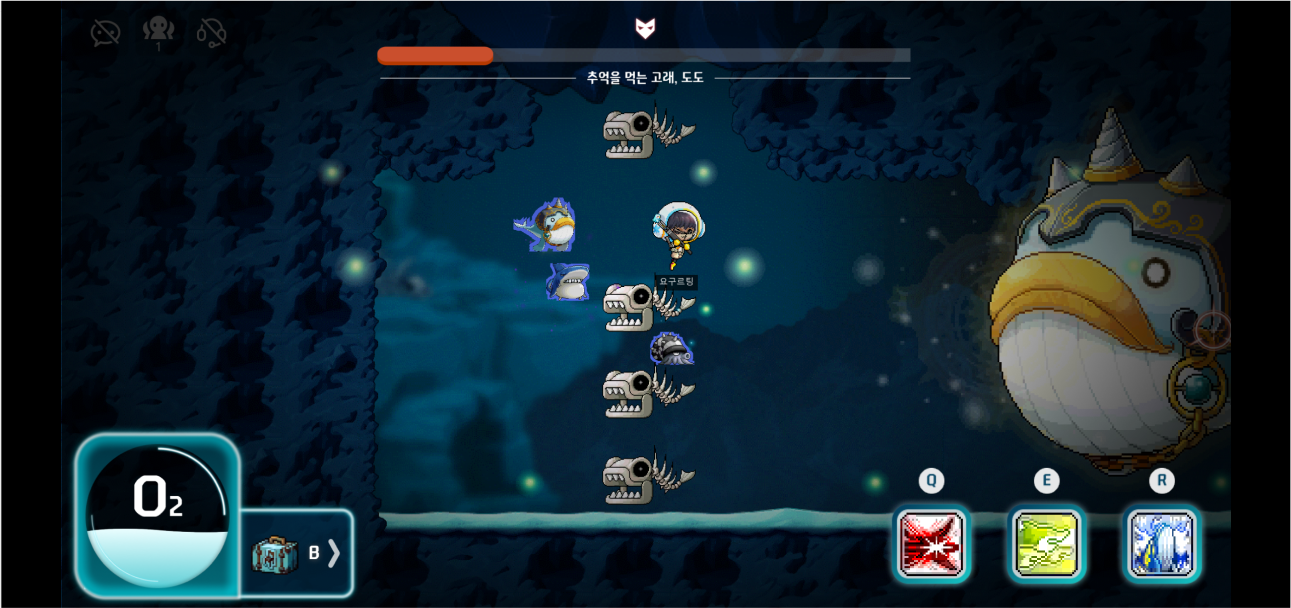This screenshot has width=1291, height=608.
Task: Click the fox mask boss marker
Action: (x=645, y=28)
